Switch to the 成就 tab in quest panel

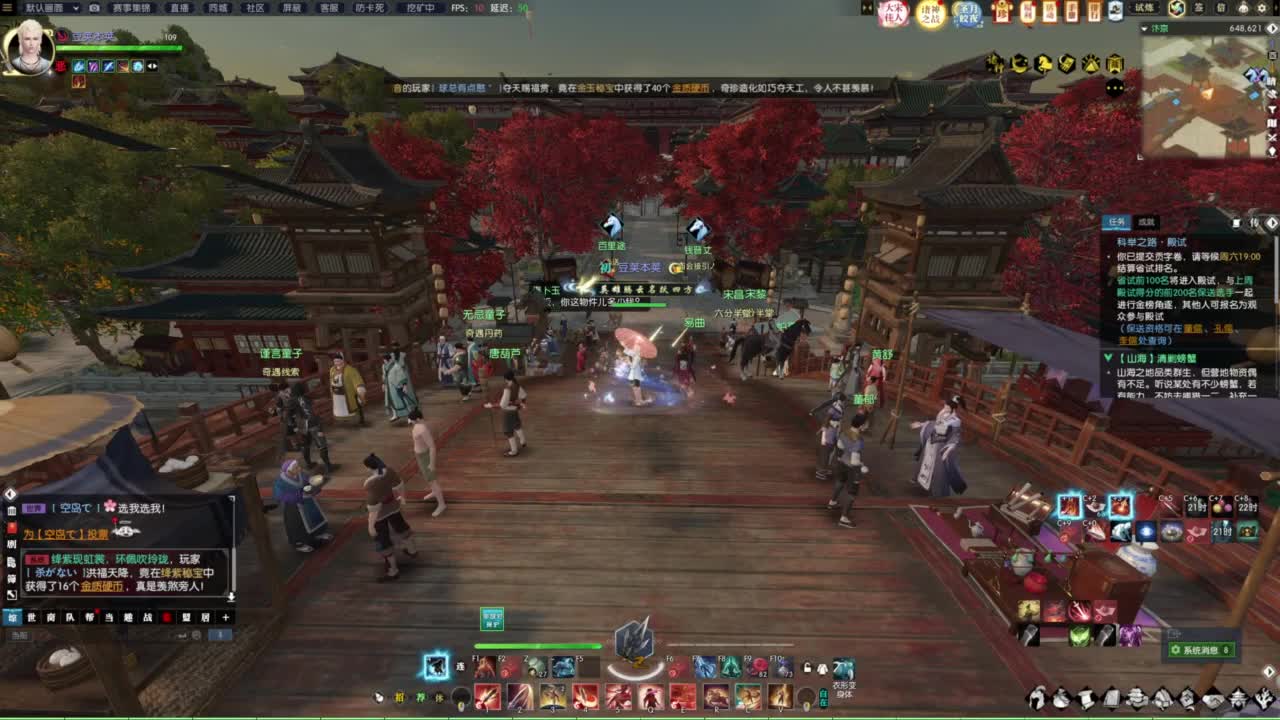click(1146, 222)
